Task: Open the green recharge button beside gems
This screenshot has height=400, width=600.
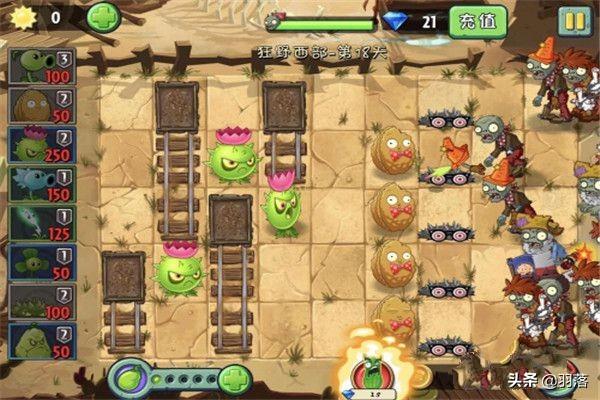Action: [477, 20]
